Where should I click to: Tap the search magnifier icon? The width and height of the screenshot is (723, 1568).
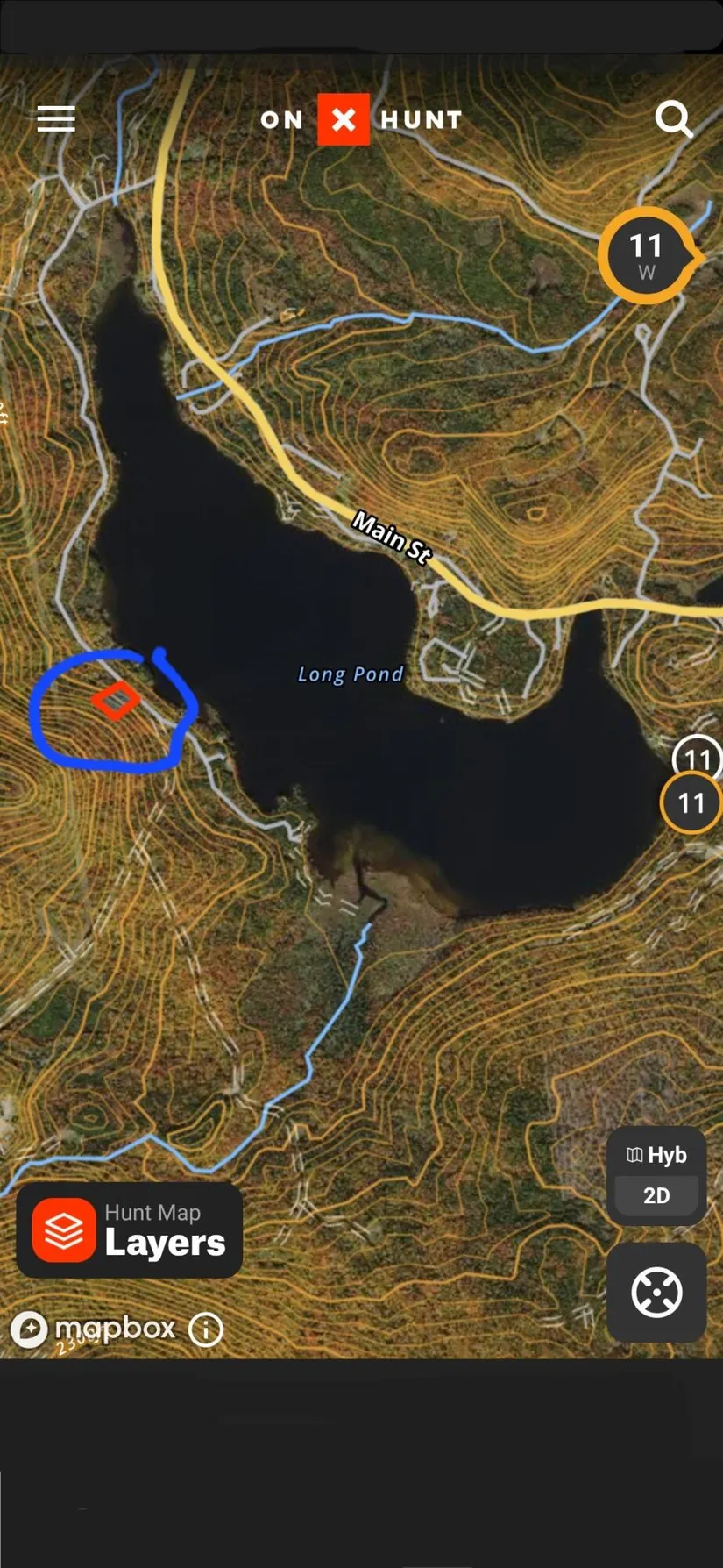tap(673, 119)
